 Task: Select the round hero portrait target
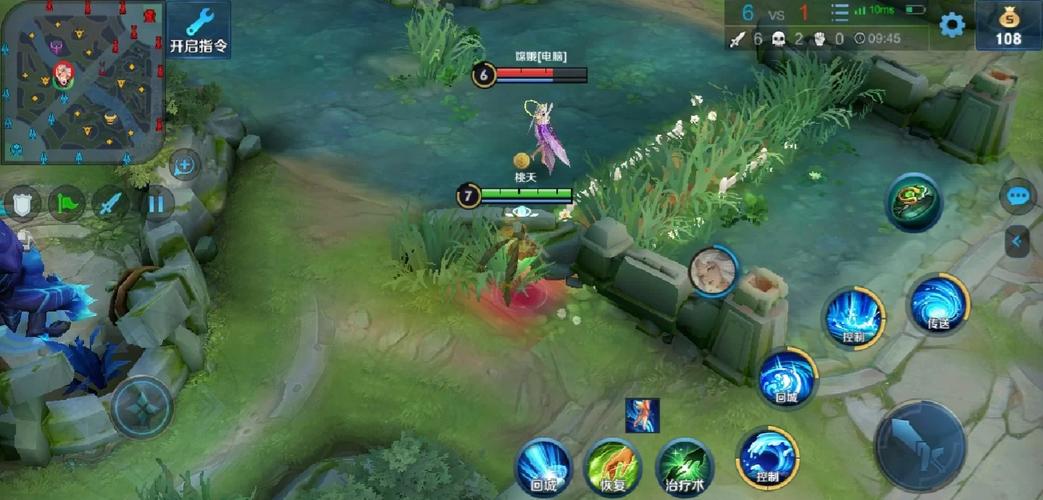point(713,270)
